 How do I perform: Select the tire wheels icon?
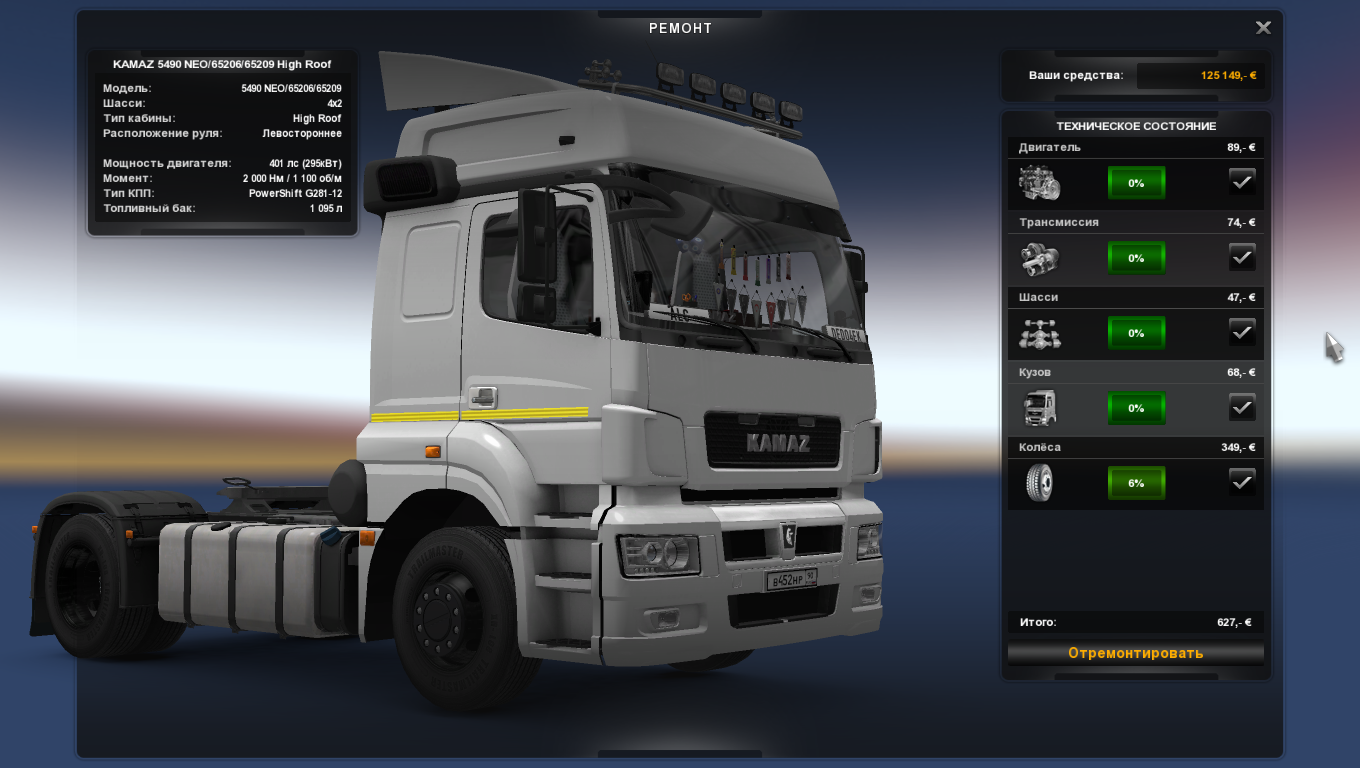coord(1039,483)
